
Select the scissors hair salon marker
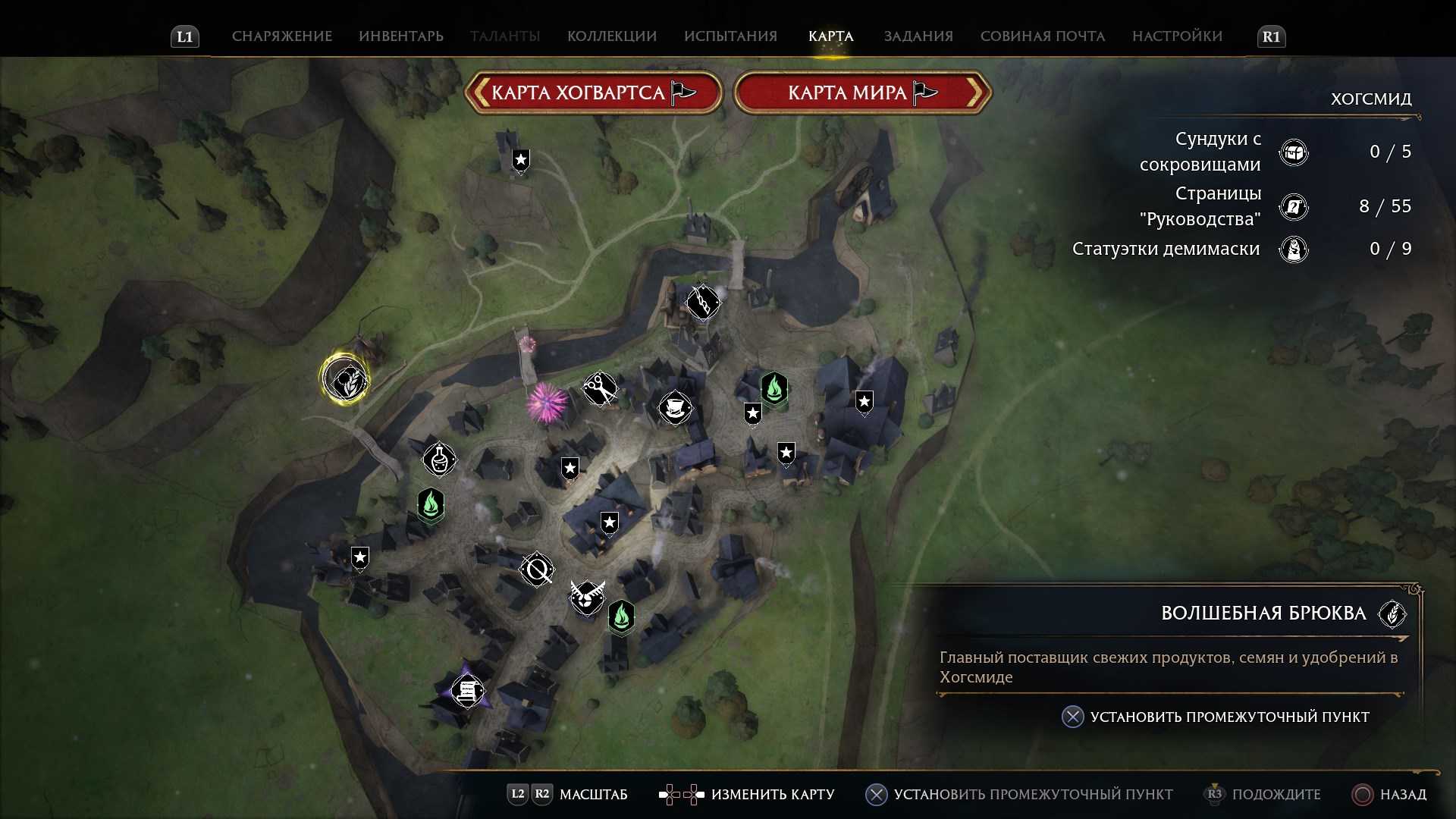point(599,389)
